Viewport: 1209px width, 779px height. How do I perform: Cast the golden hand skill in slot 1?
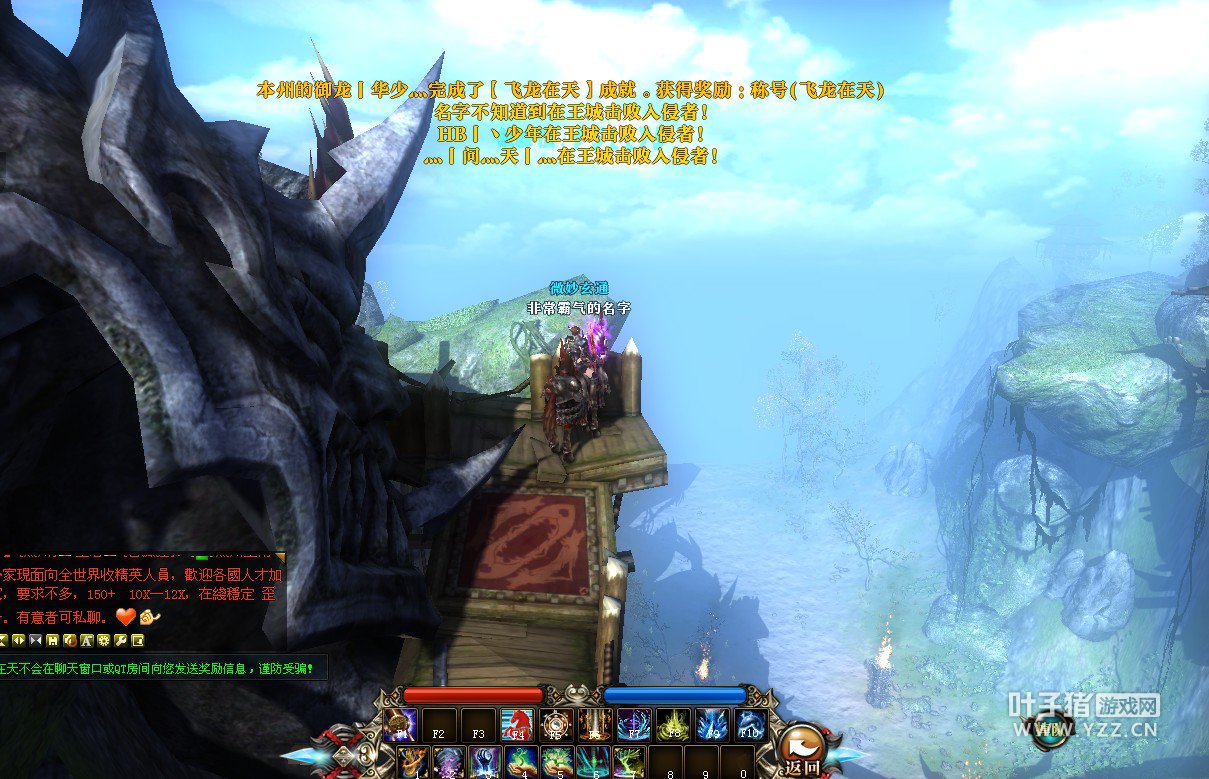413,762
